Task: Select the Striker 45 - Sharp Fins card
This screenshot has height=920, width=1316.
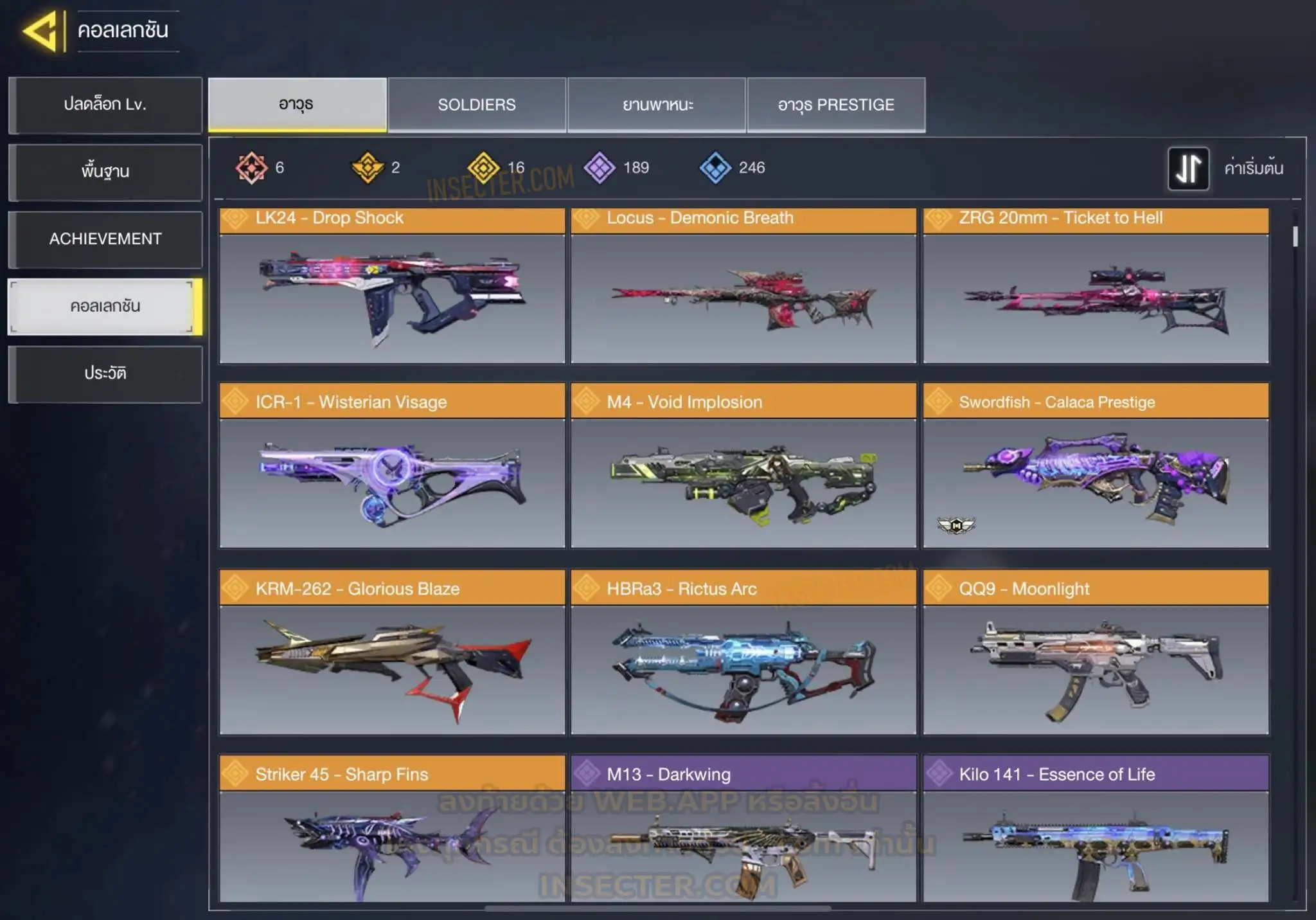Action: coord(392,829)
